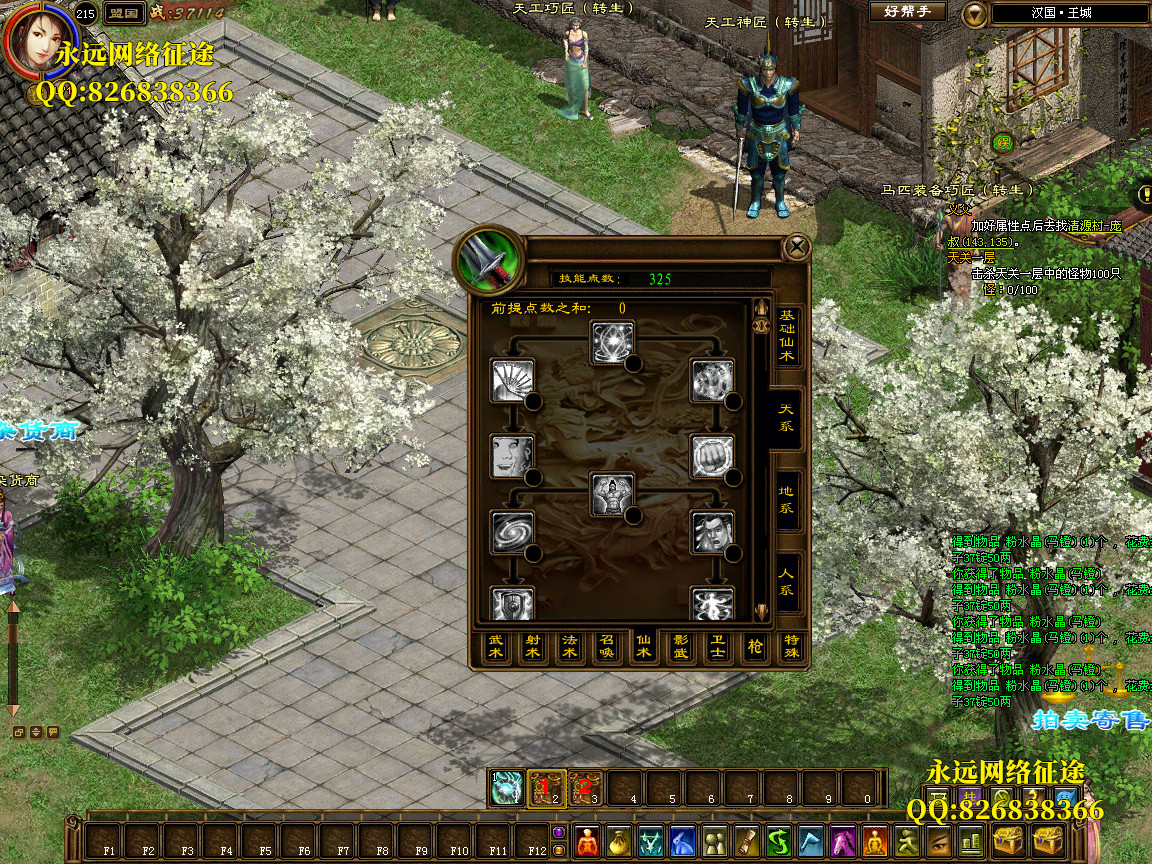Choose the glowing fist skill icon
Screen dimensions: 1152x864
click(712, 456)
